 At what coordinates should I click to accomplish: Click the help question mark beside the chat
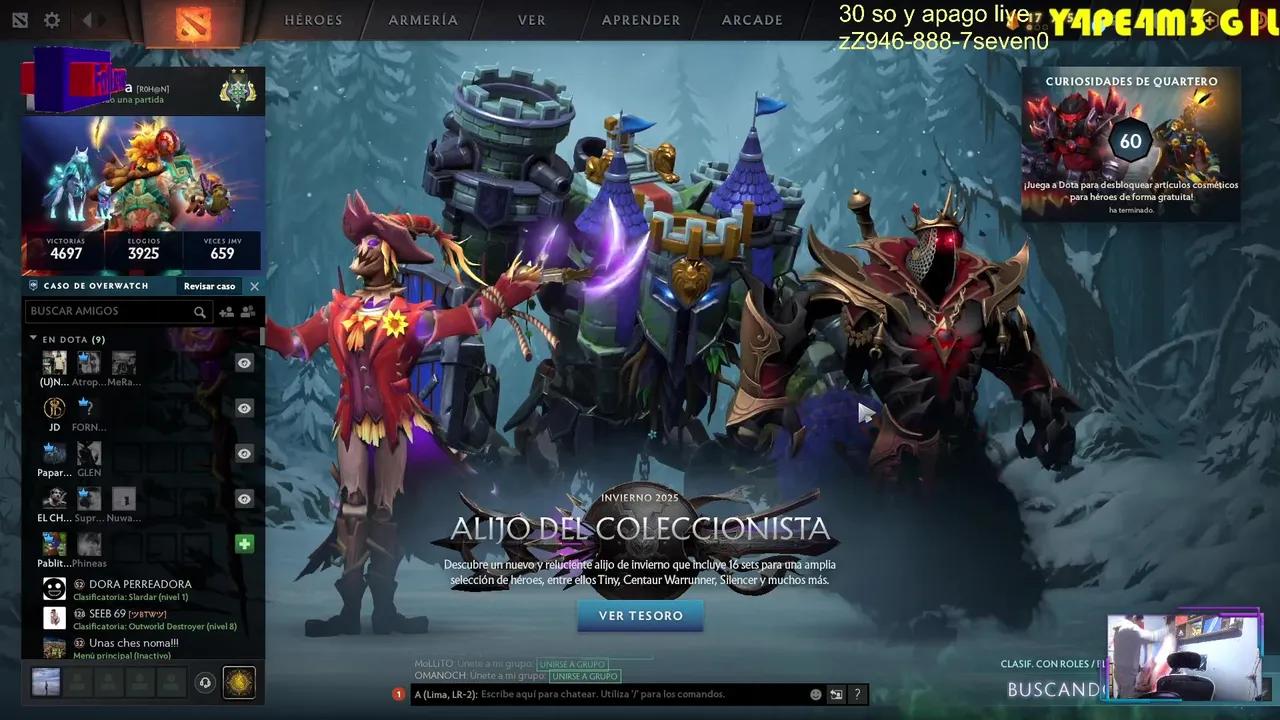[x=857, y=693]
